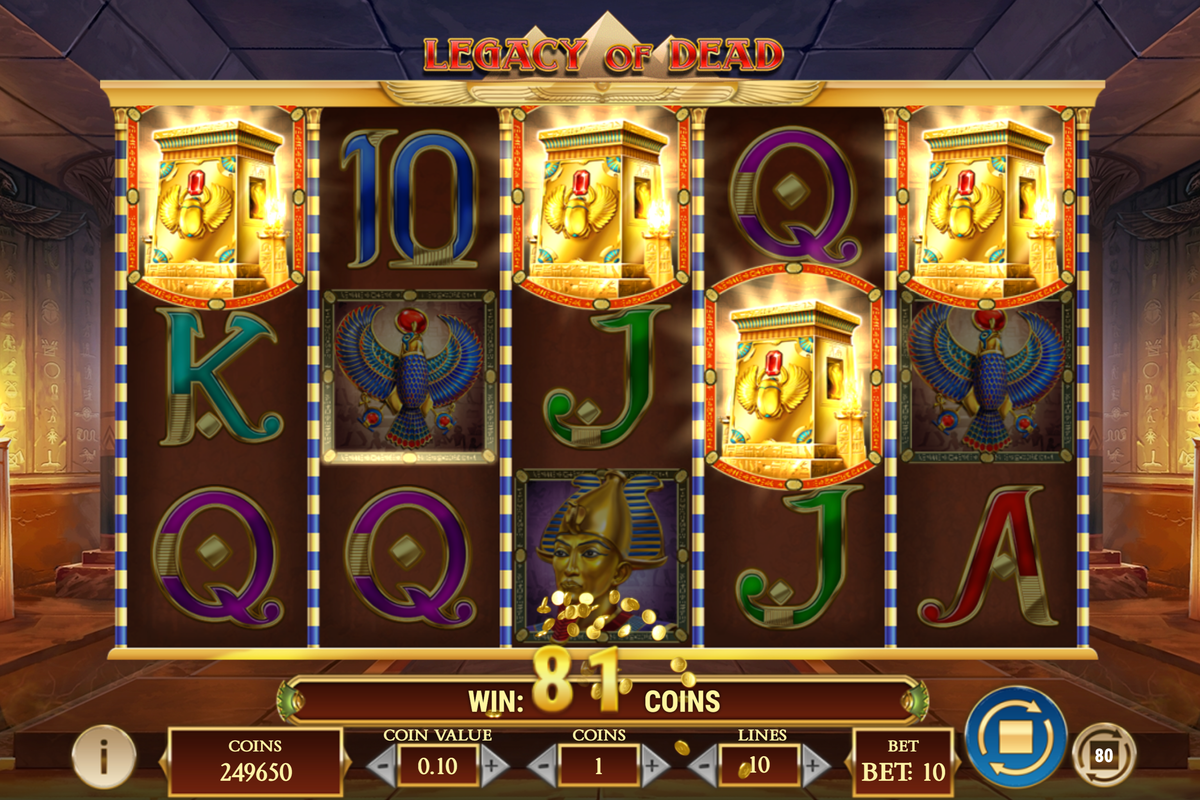Increase the coin value

[491, 766]
